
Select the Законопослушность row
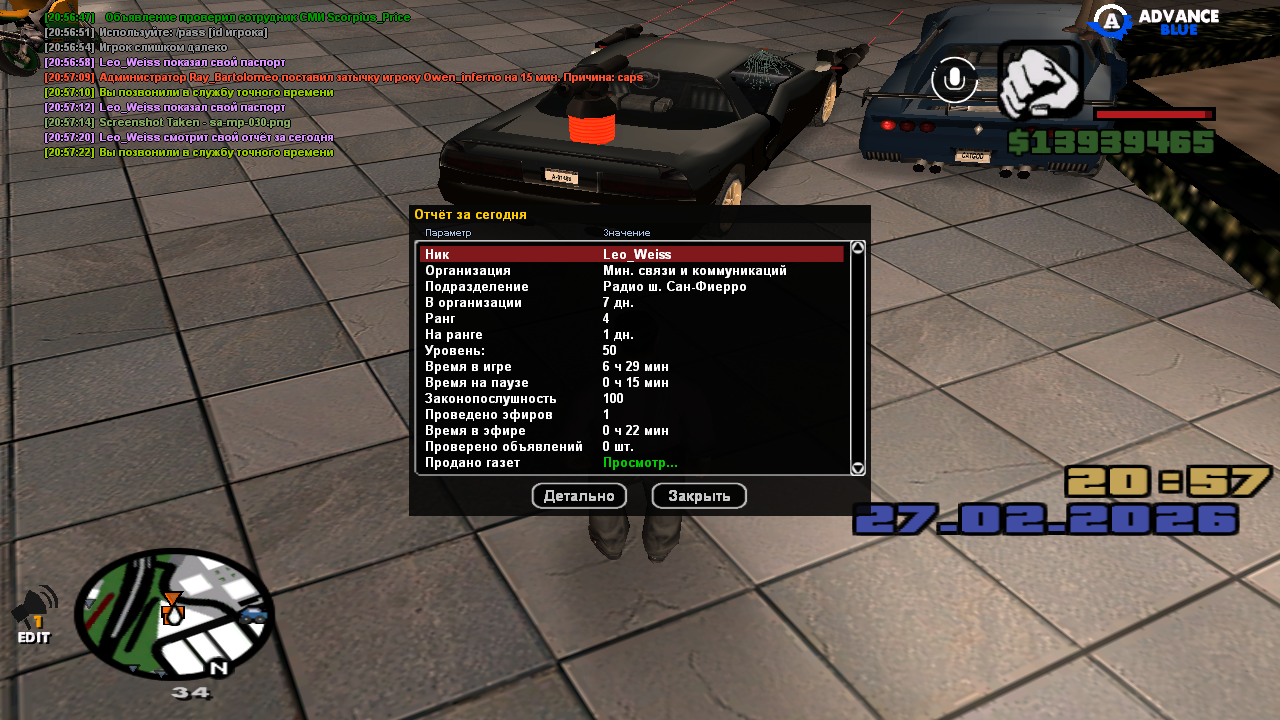point(631,399)
